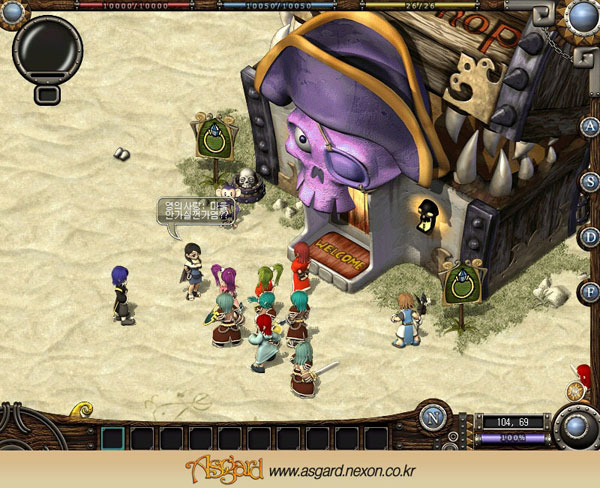
Task: Select the highlighted first hotbar slot
Action: click(113, 438)
